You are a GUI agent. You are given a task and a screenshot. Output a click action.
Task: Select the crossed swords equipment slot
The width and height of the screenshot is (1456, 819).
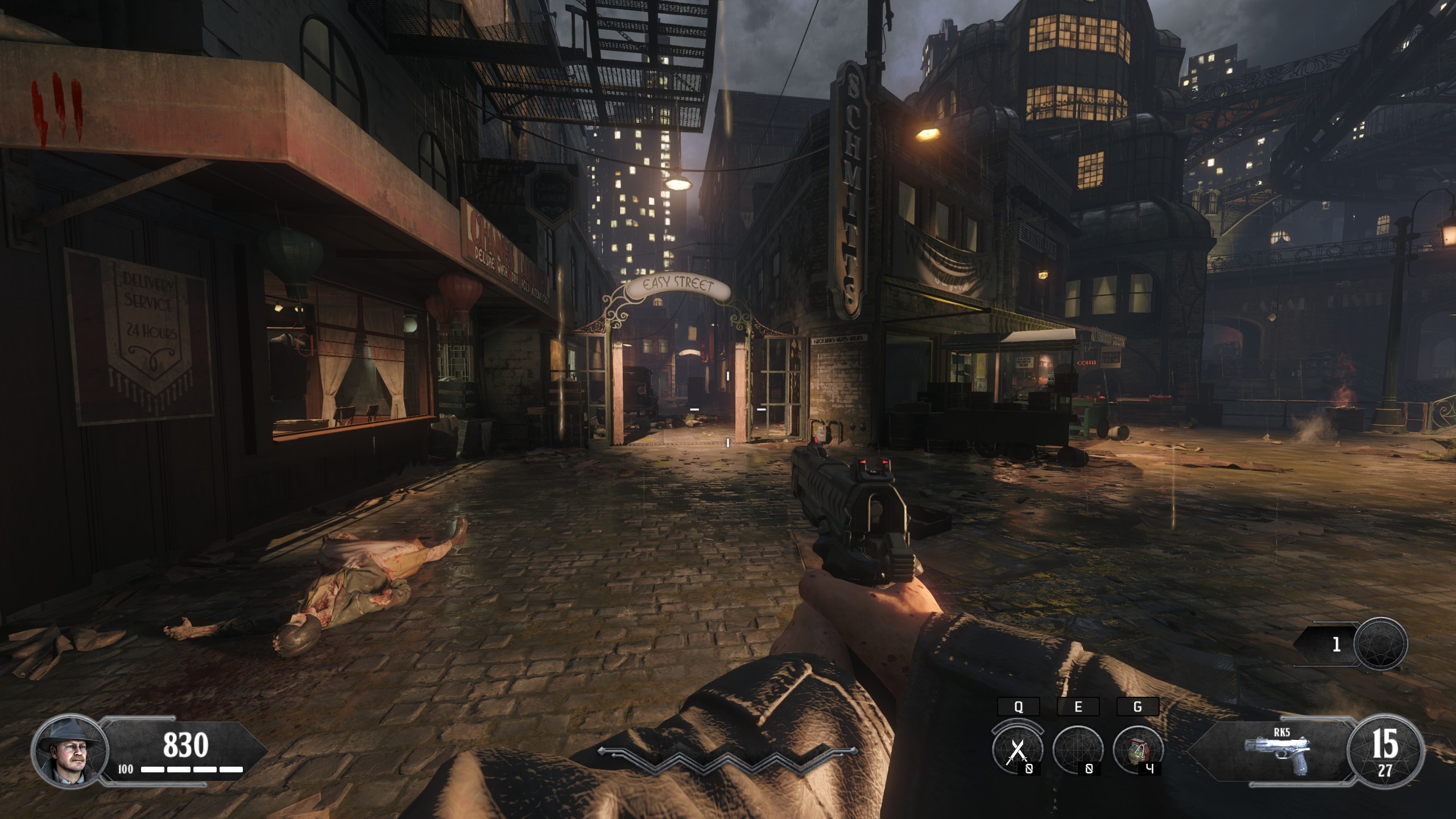pyautogui.click(x=1017, y=750)
